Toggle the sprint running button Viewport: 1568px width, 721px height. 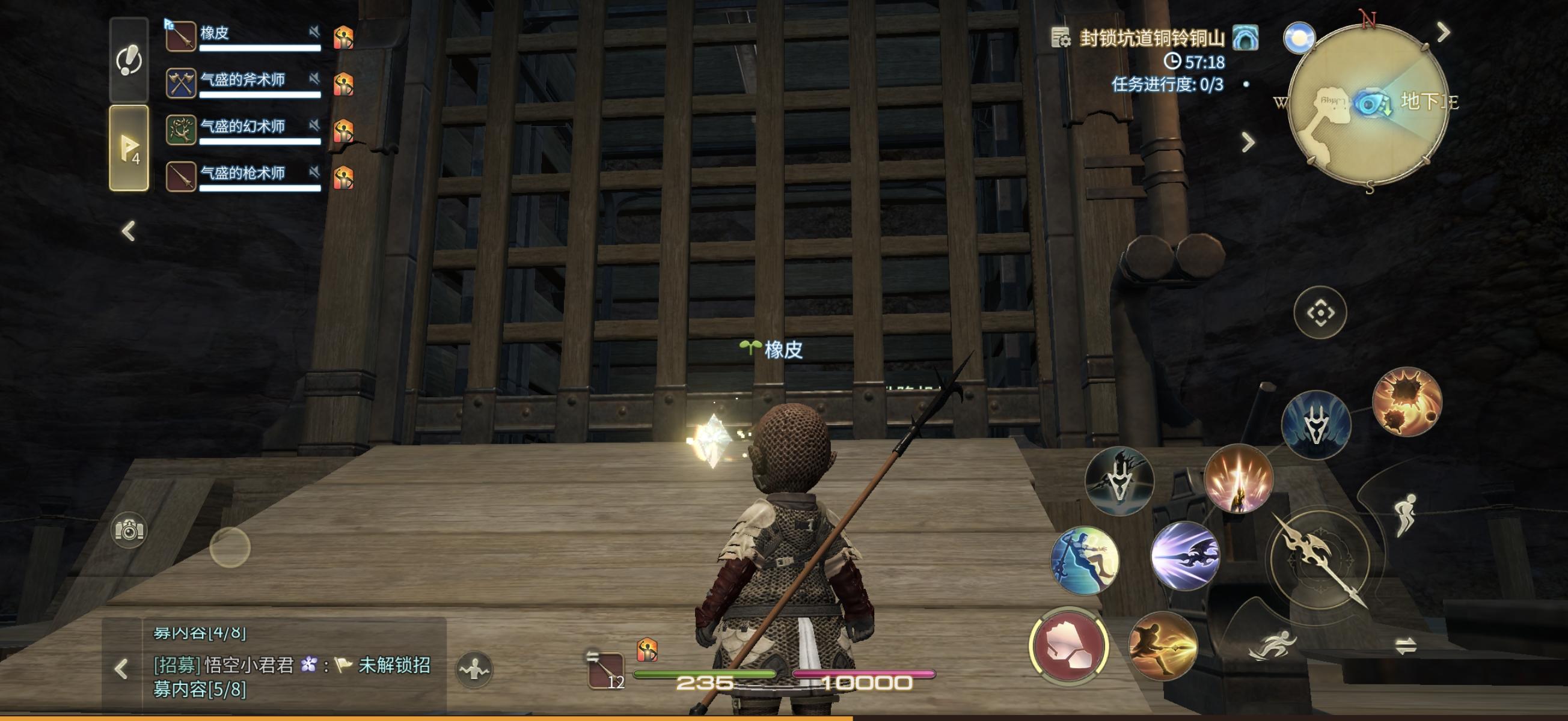click(x=1272, y=646)
